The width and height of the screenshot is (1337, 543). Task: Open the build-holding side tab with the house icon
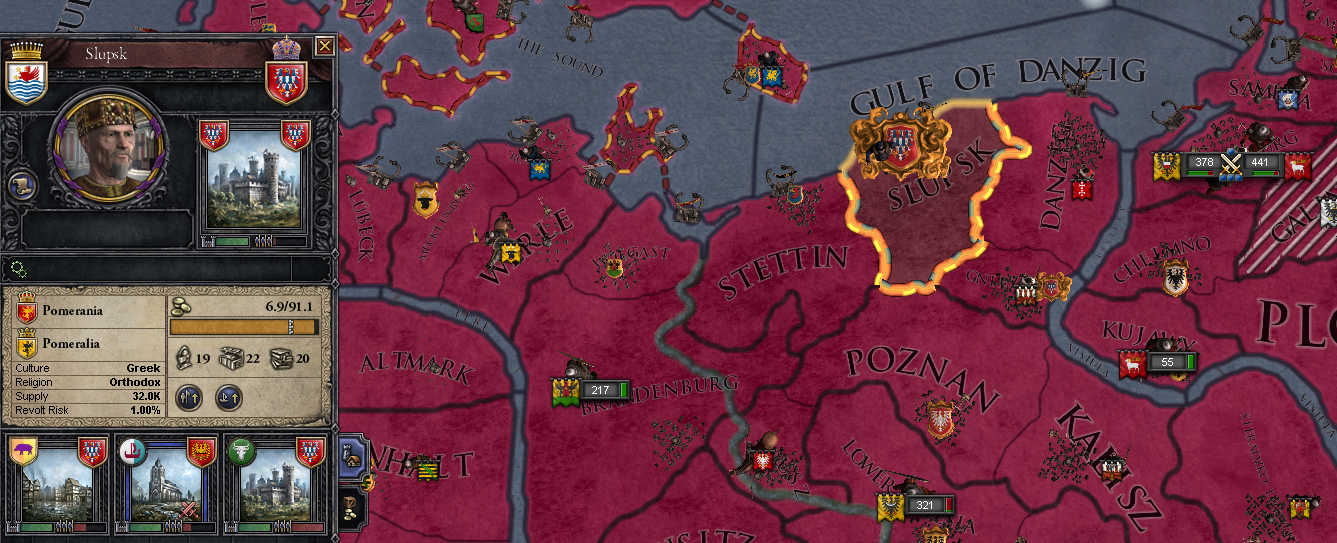pyautogui.click(x=353, y=456)
